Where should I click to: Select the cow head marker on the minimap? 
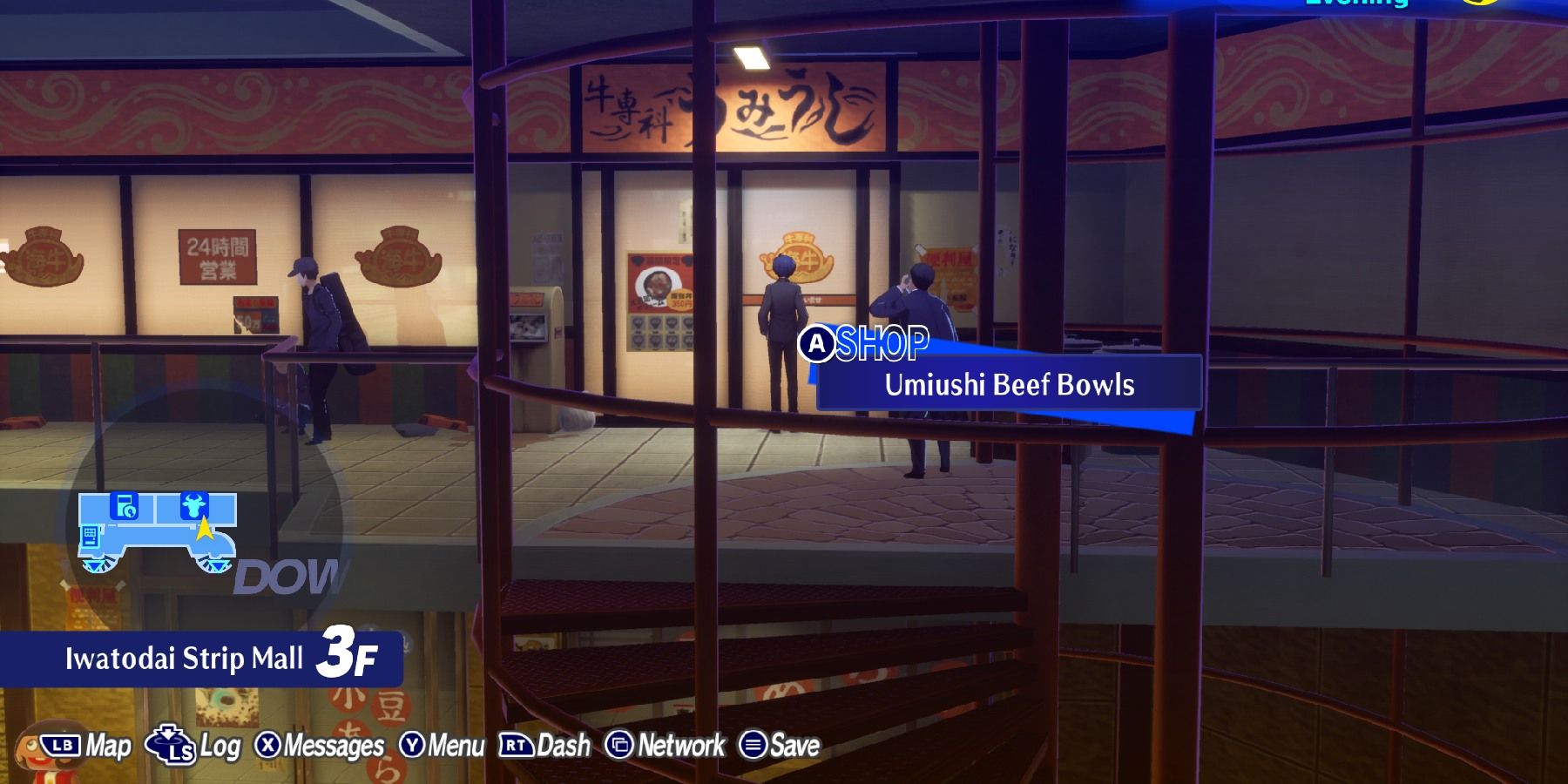coord(193,505)
